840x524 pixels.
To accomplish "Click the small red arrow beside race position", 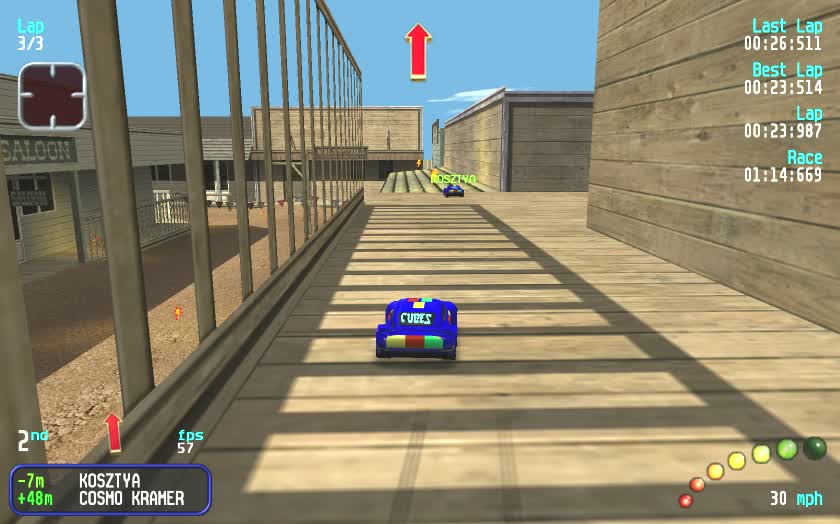I will [x=113, y=431].
